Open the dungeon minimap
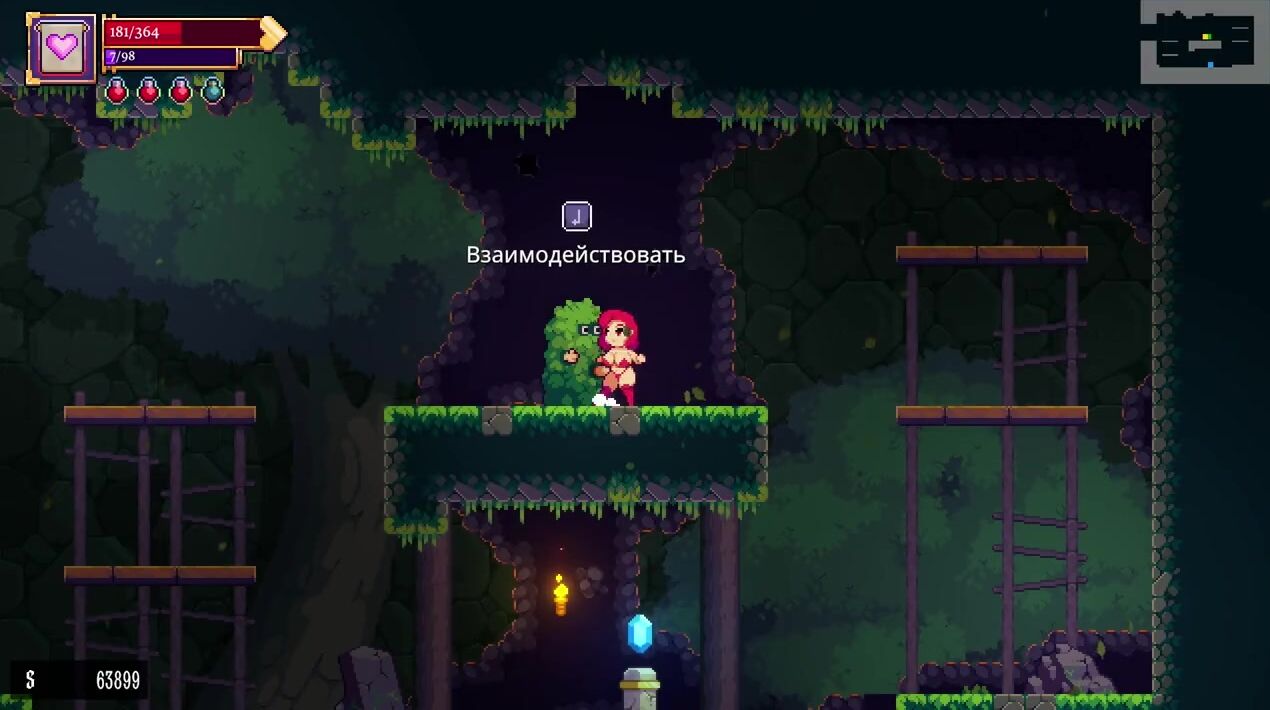Image resolution: width=1270 pixels, height=710 pixels. tap(1204, 41)
